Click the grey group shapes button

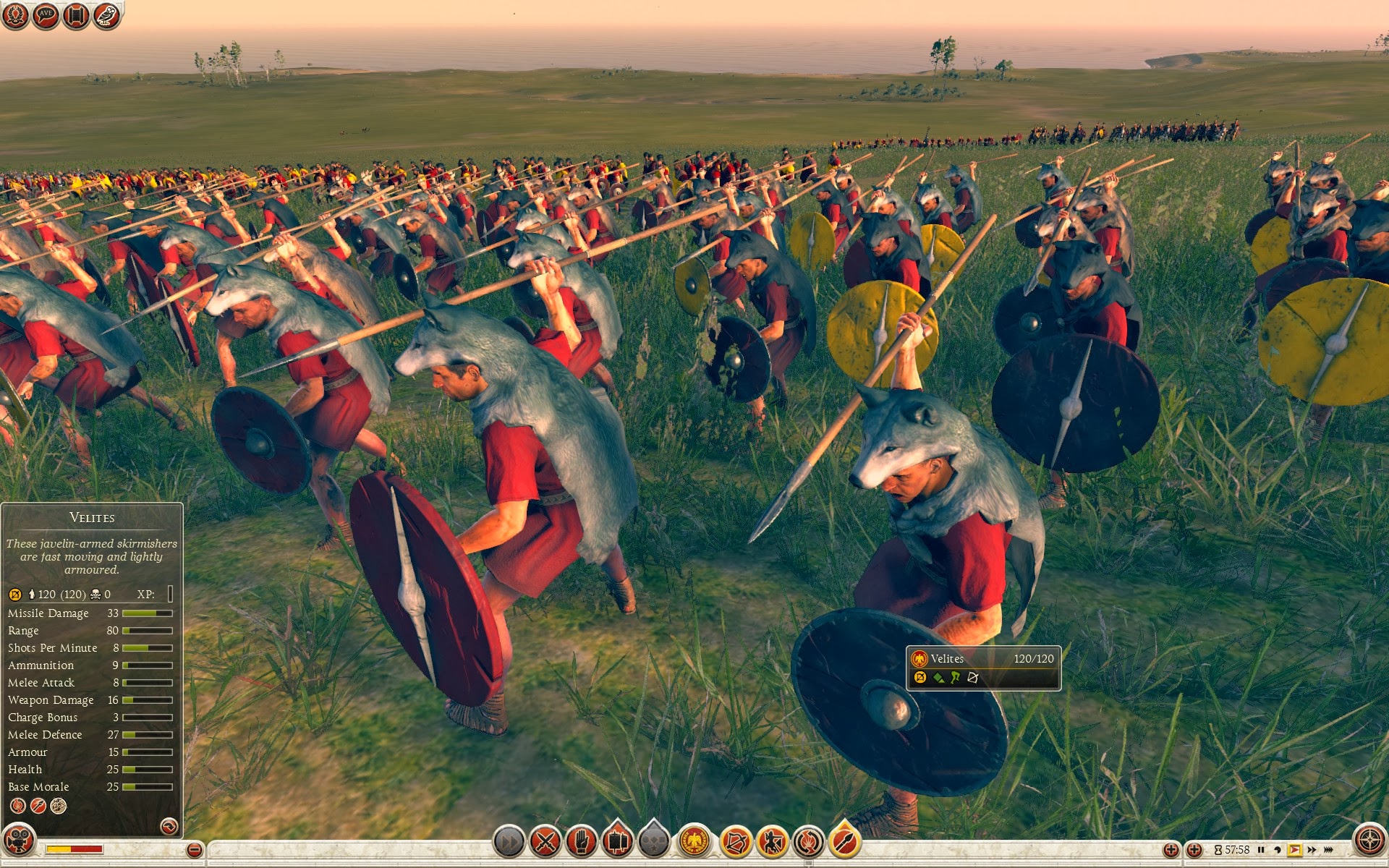click(x=654, y=841)
